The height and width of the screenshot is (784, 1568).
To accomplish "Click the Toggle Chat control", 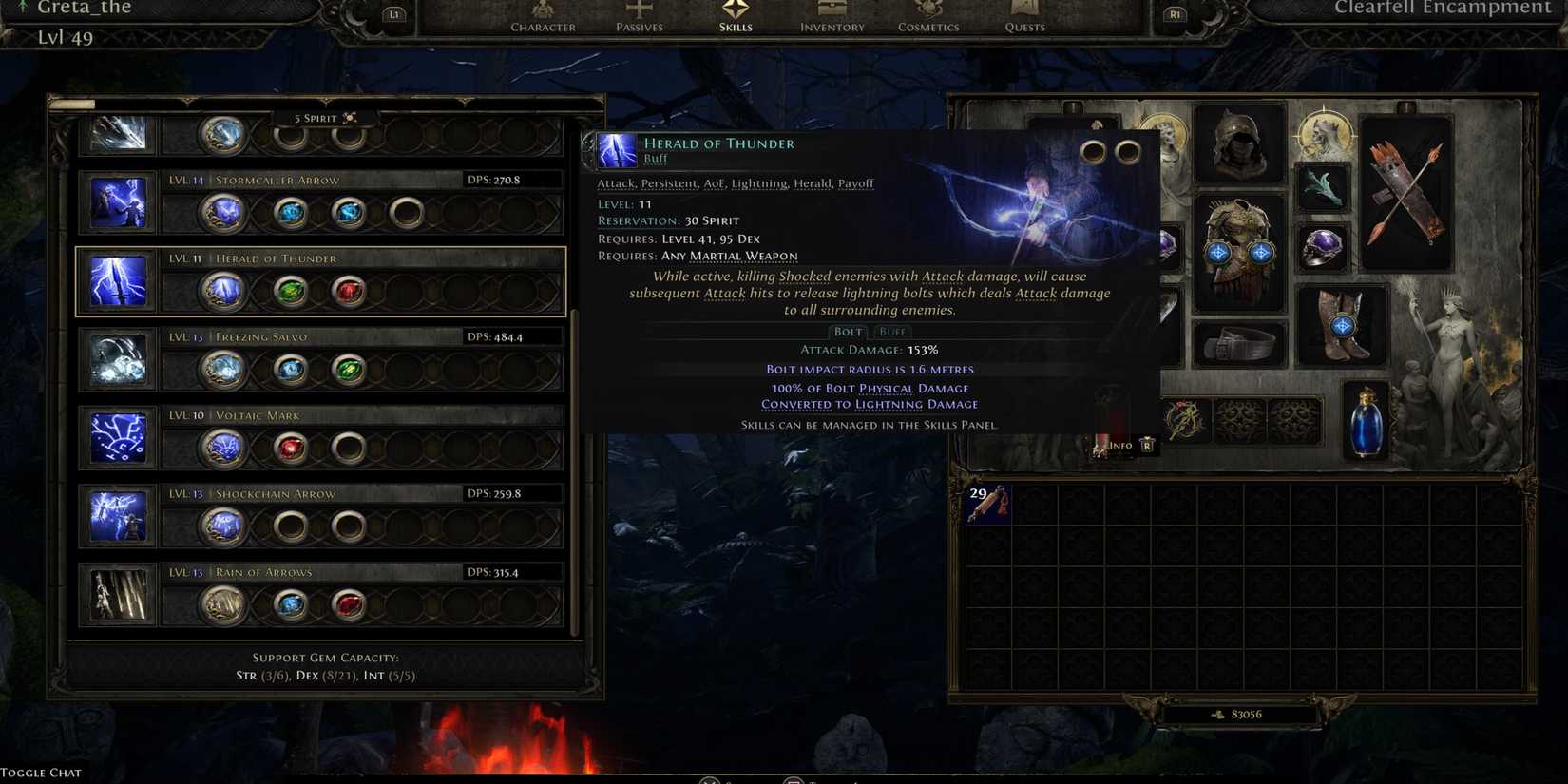I will 40,772.
